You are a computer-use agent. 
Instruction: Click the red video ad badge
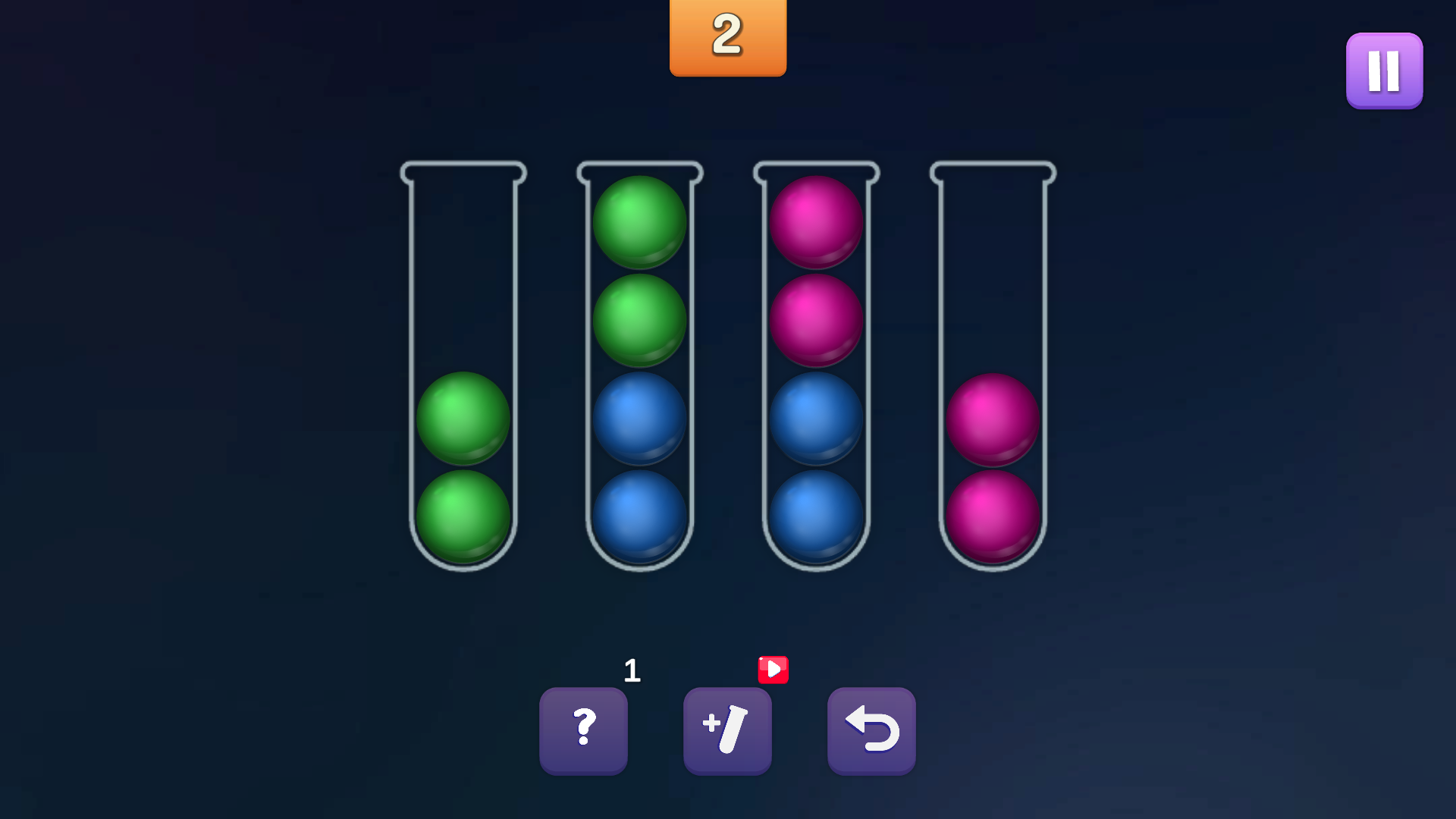click(773, 670)
